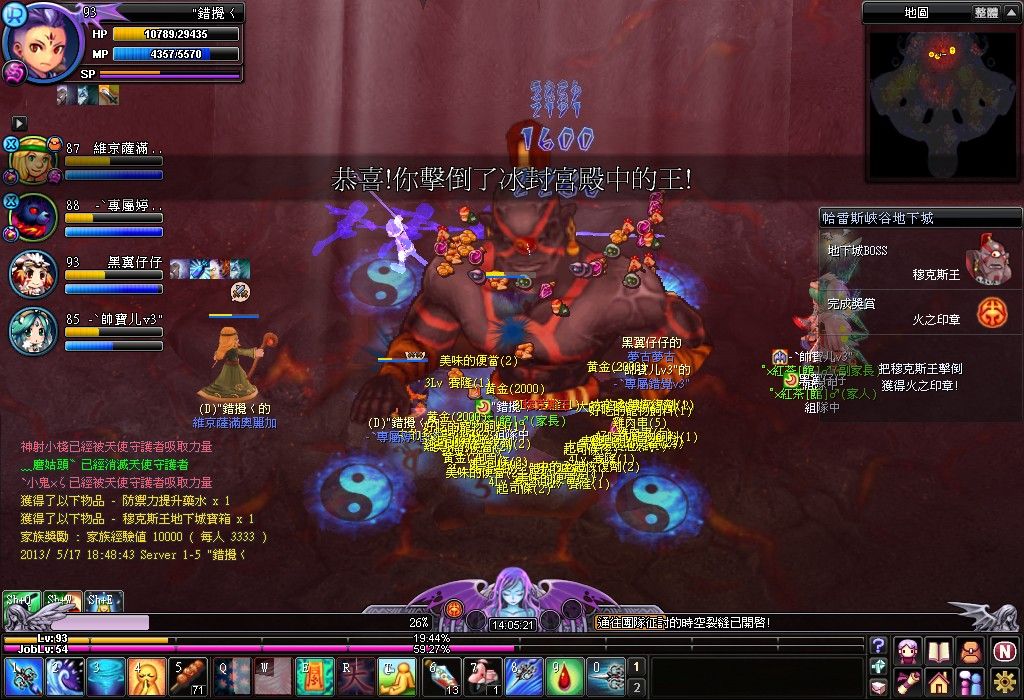Open the book journal icon
This screenshot has height=700, width=1024.
point(939,648)
